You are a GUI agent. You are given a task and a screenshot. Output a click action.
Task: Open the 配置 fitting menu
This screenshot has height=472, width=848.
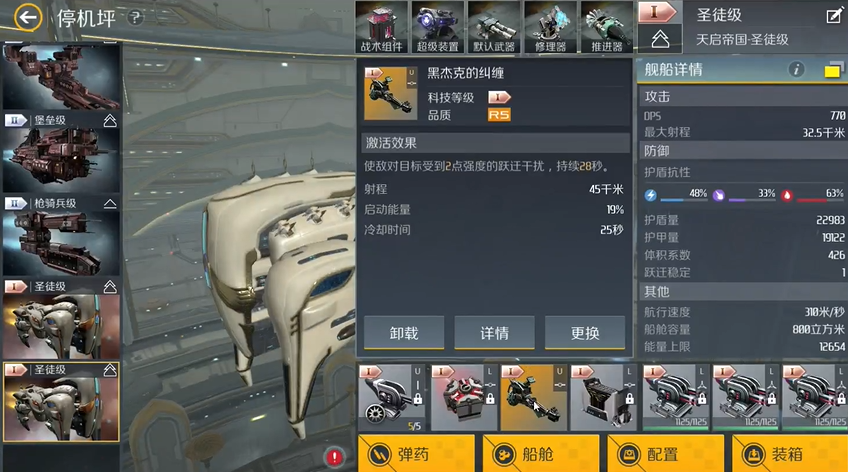(667, 454)
